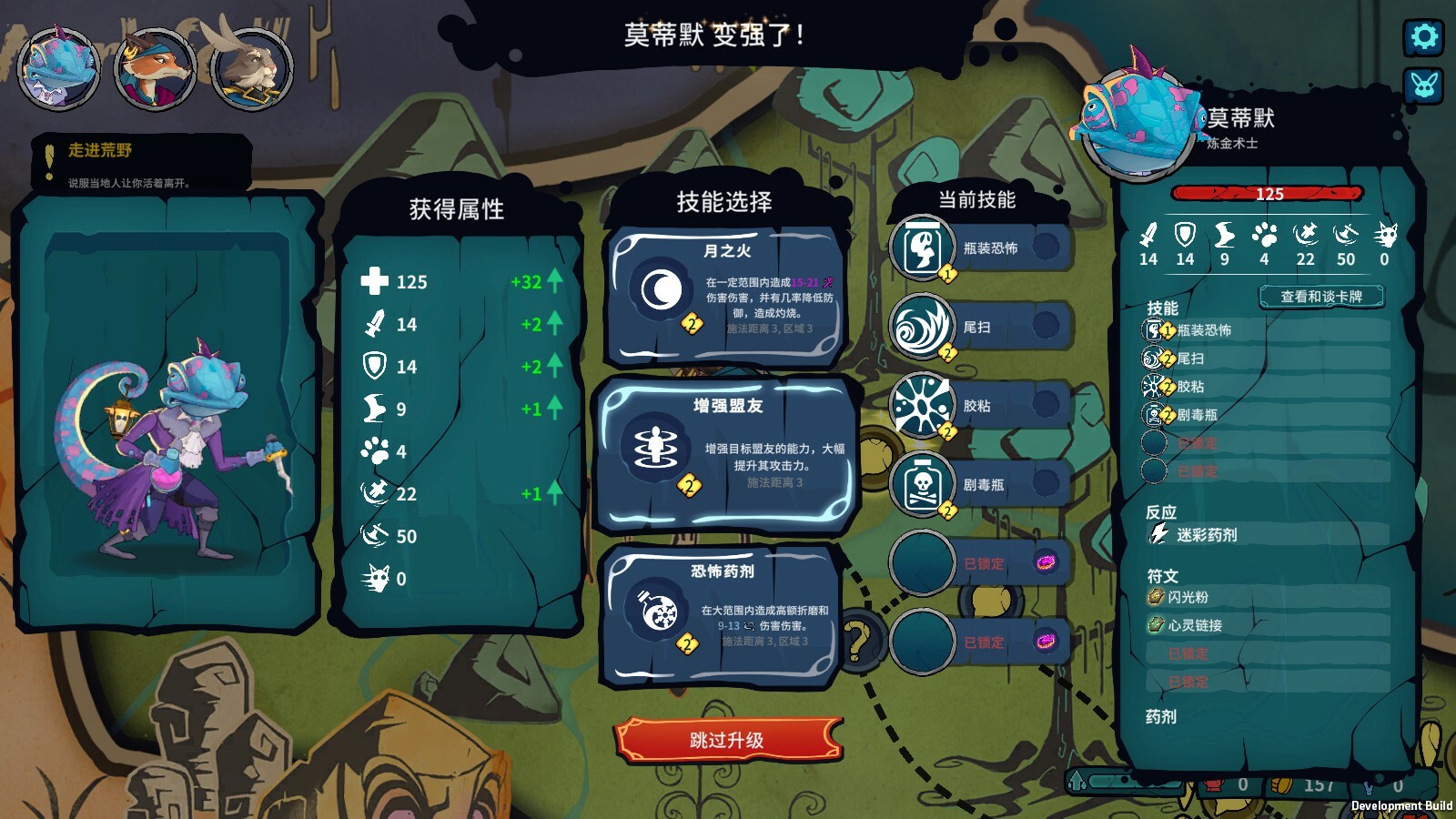Click the question mark marker on the map

[x=859, y=641]
